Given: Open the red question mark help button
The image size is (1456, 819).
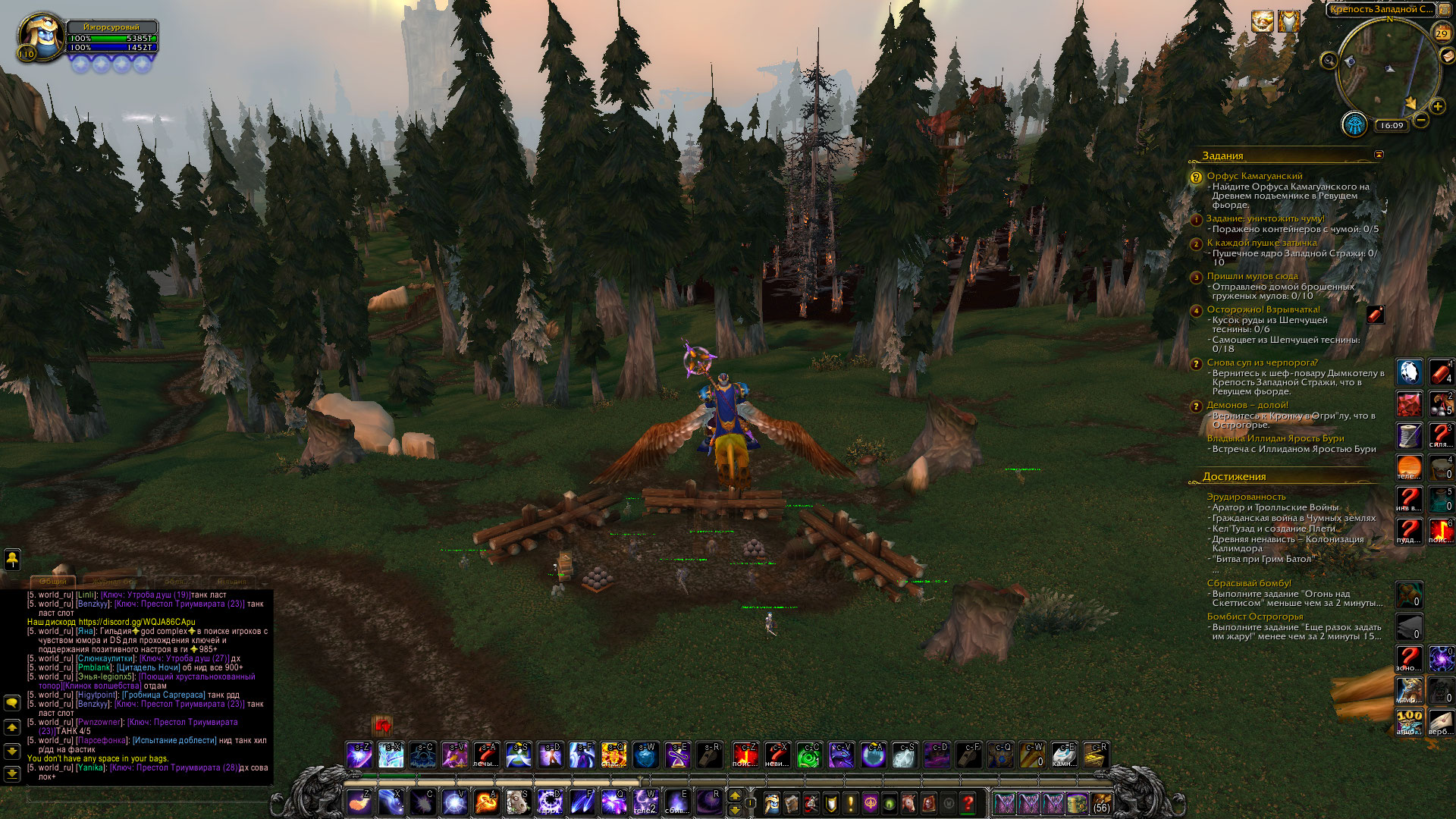Looking at the screenshot, I should click(968, 802).
